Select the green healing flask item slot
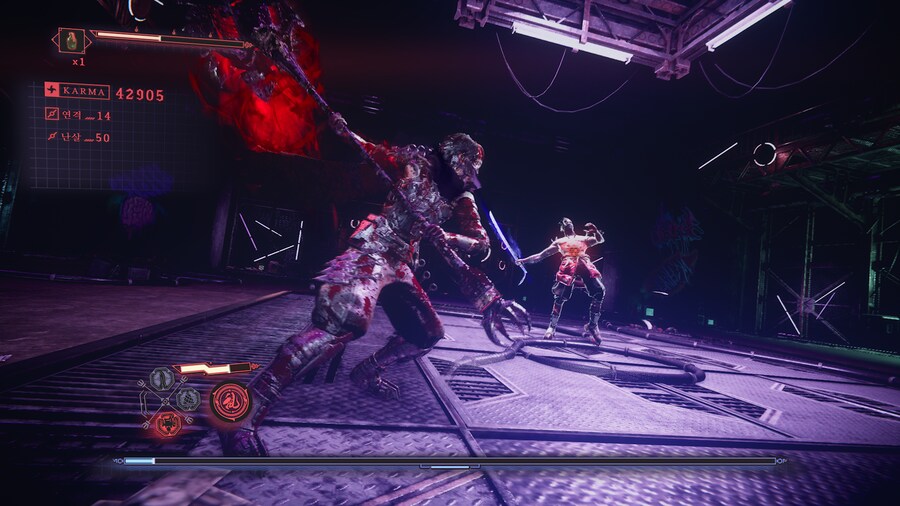The width and height of the screenshot is (900, 506). 73,40
